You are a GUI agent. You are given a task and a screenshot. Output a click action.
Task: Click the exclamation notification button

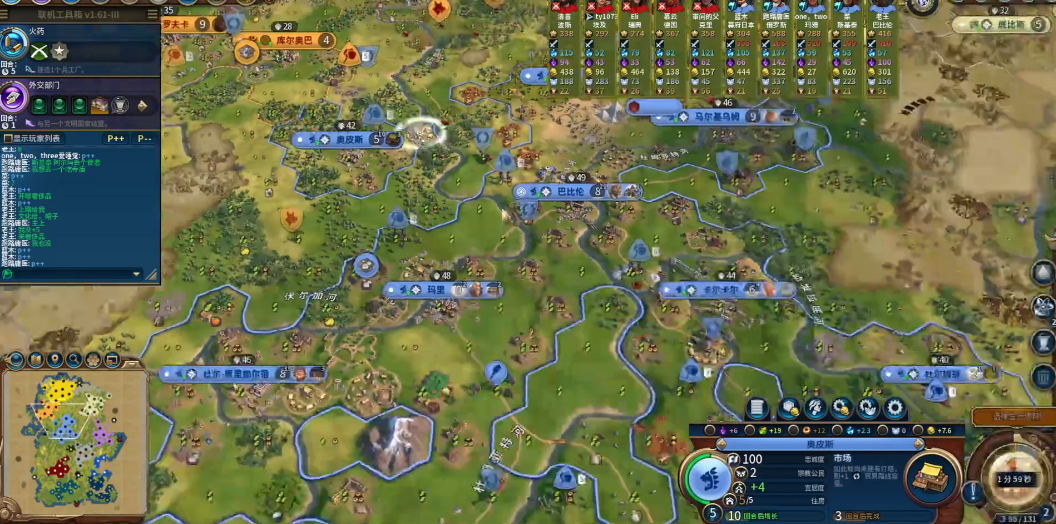tap(971, 491)
